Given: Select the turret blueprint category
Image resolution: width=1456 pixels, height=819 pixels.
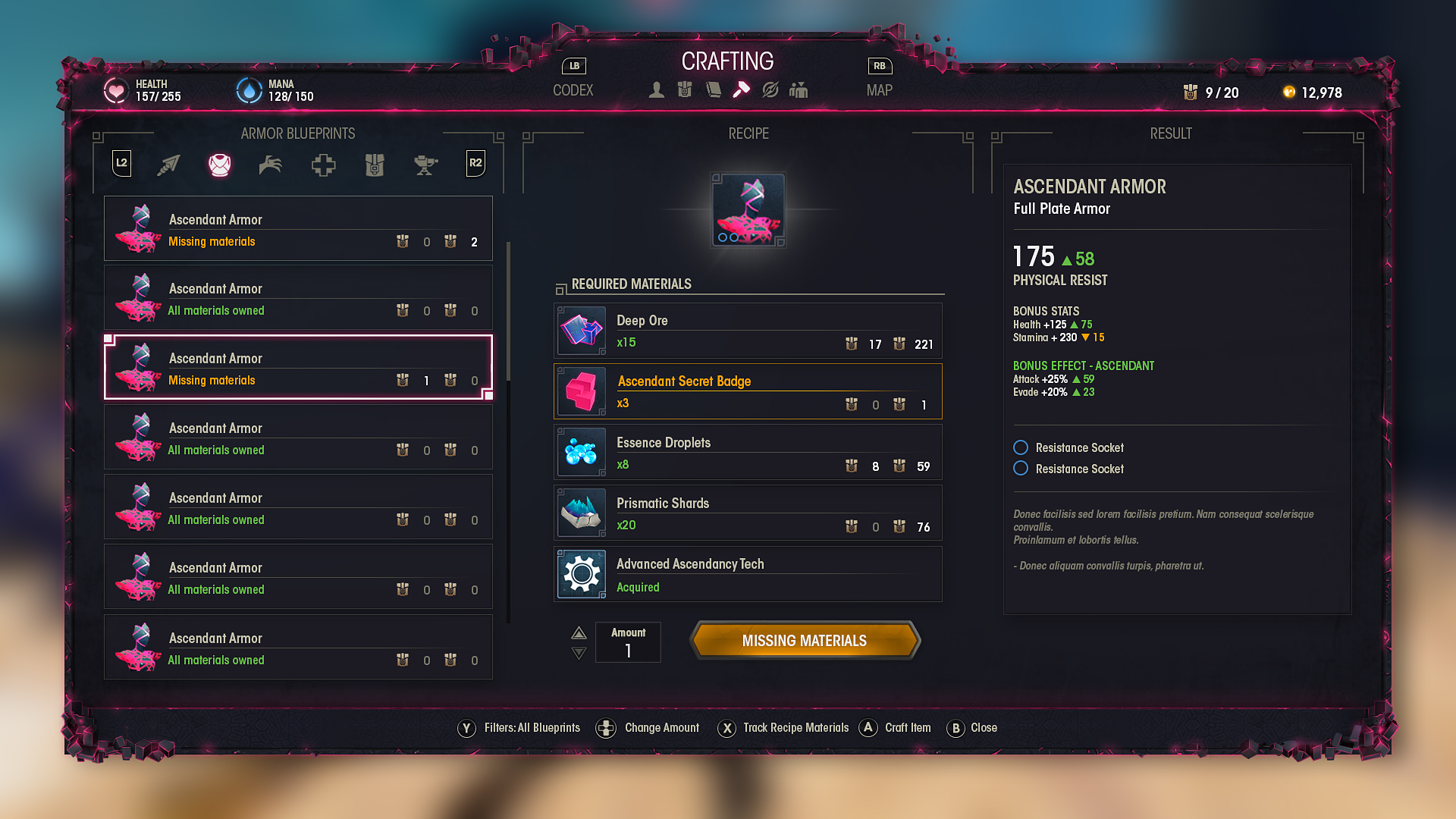Looking at the screenshot, I should pos(425,165).
